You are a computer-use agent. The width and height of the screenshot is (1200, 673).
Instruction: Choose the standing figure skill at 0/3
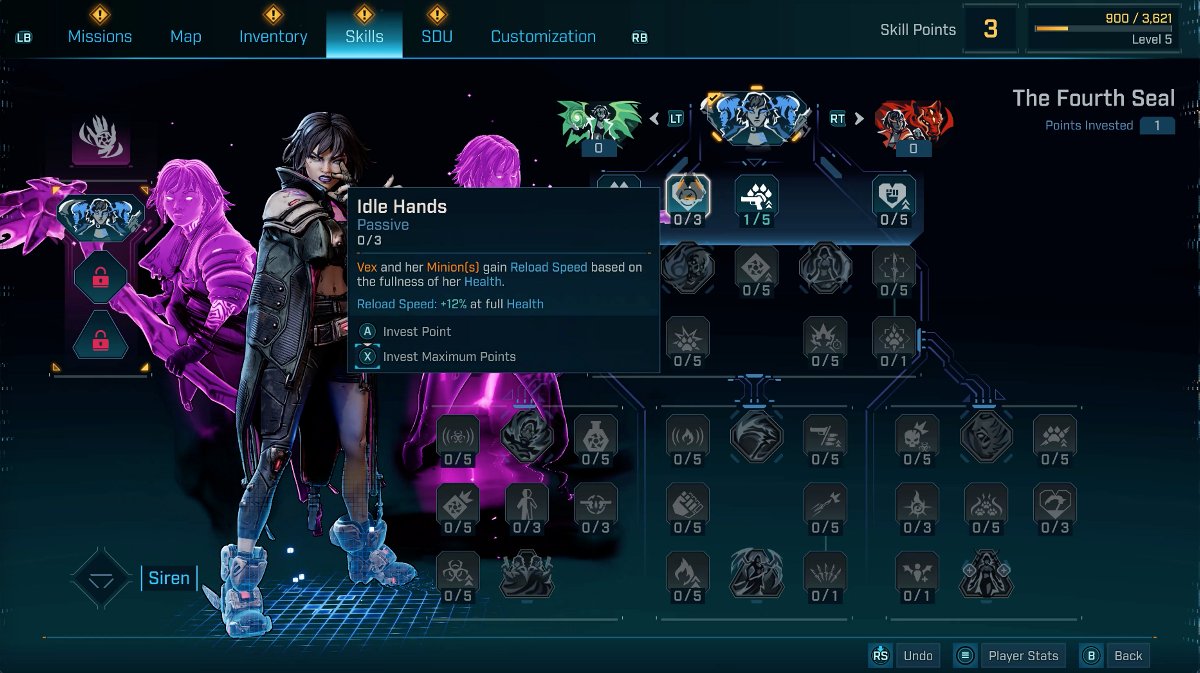point(527,504)
